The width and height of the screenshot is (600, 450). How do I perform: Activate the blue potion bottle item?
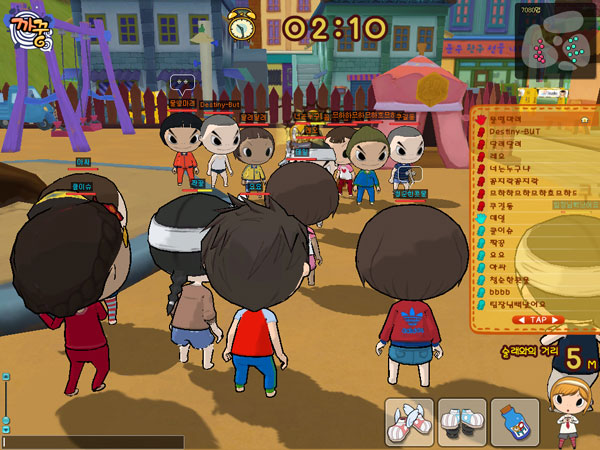click(x=515, y=422)
